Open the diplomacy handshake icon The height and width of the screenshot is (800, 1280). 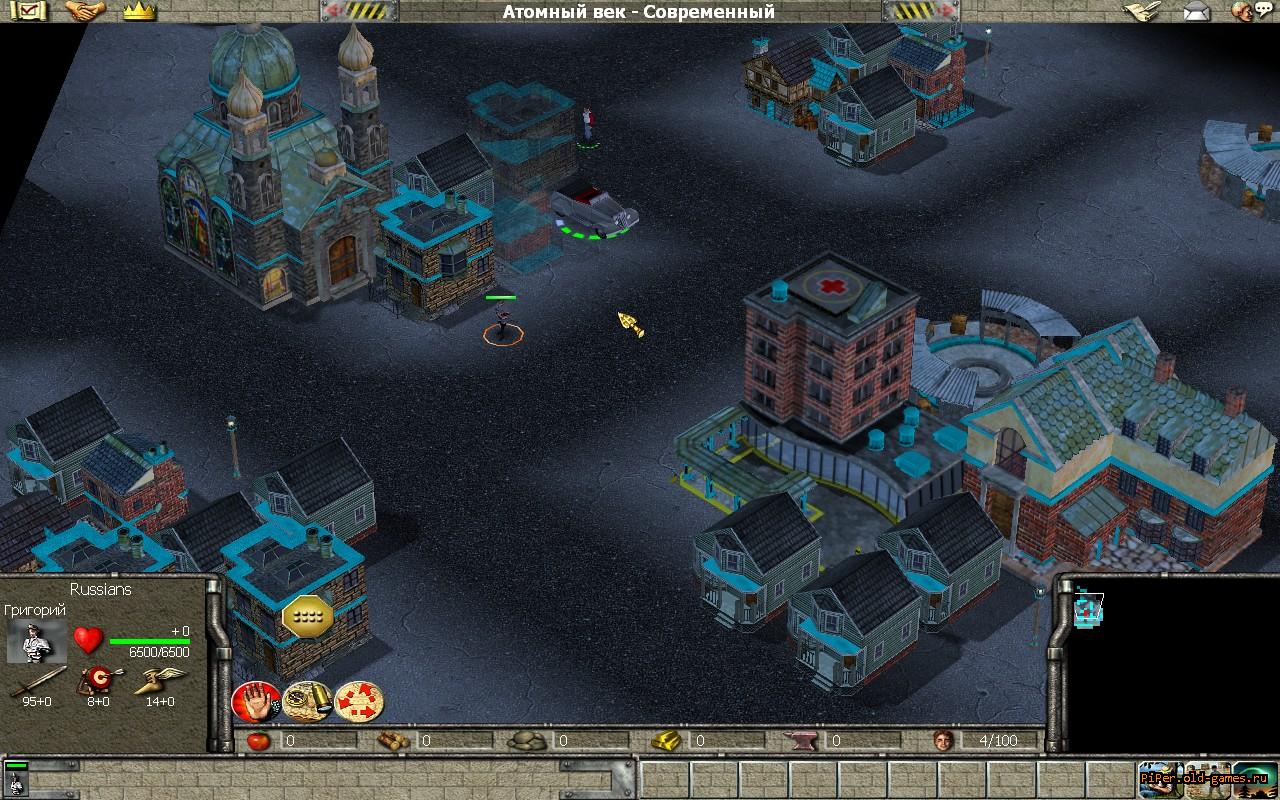click(85, 11)
